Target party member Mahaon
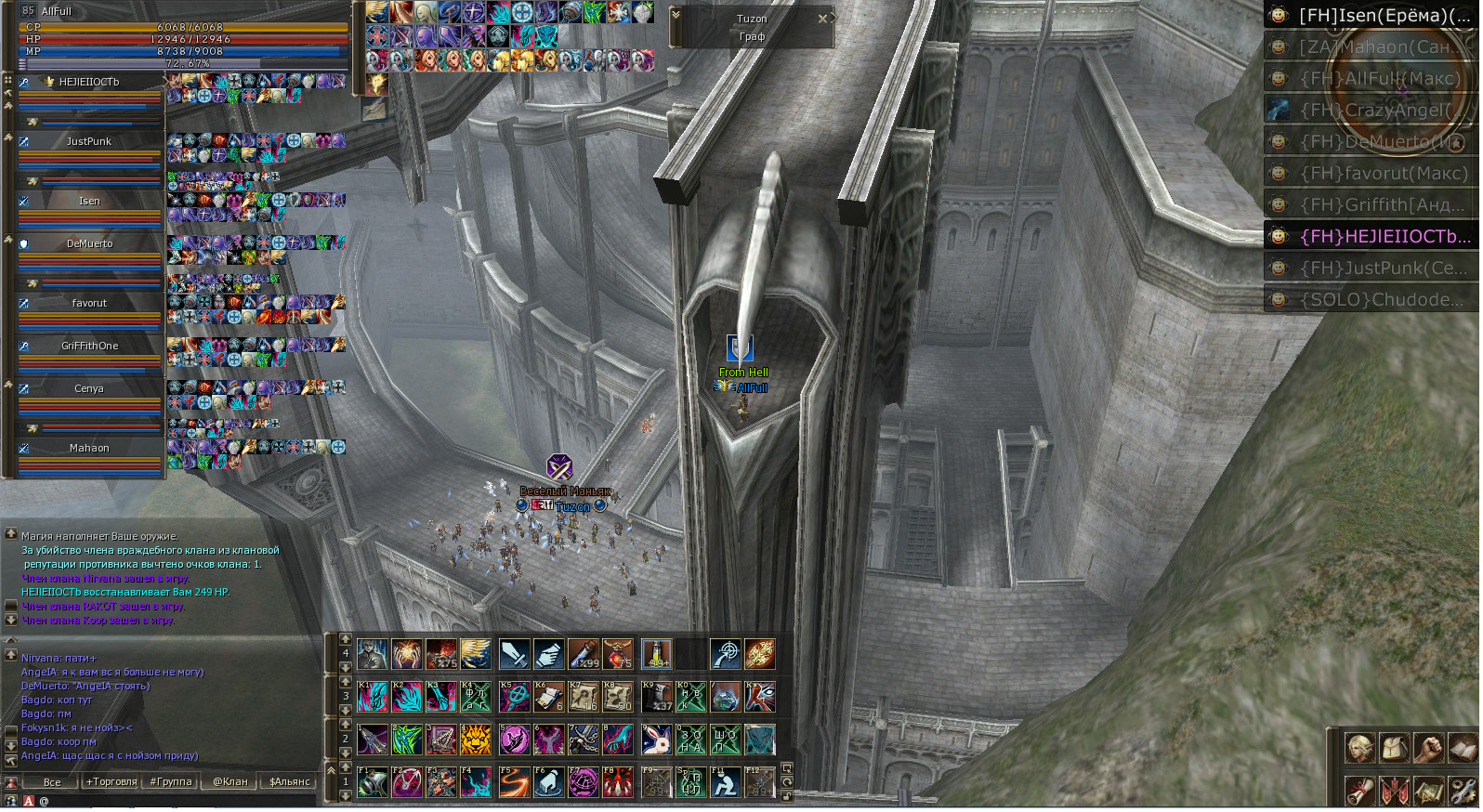Screen dimensions: 1483x812 pos(89,449)
